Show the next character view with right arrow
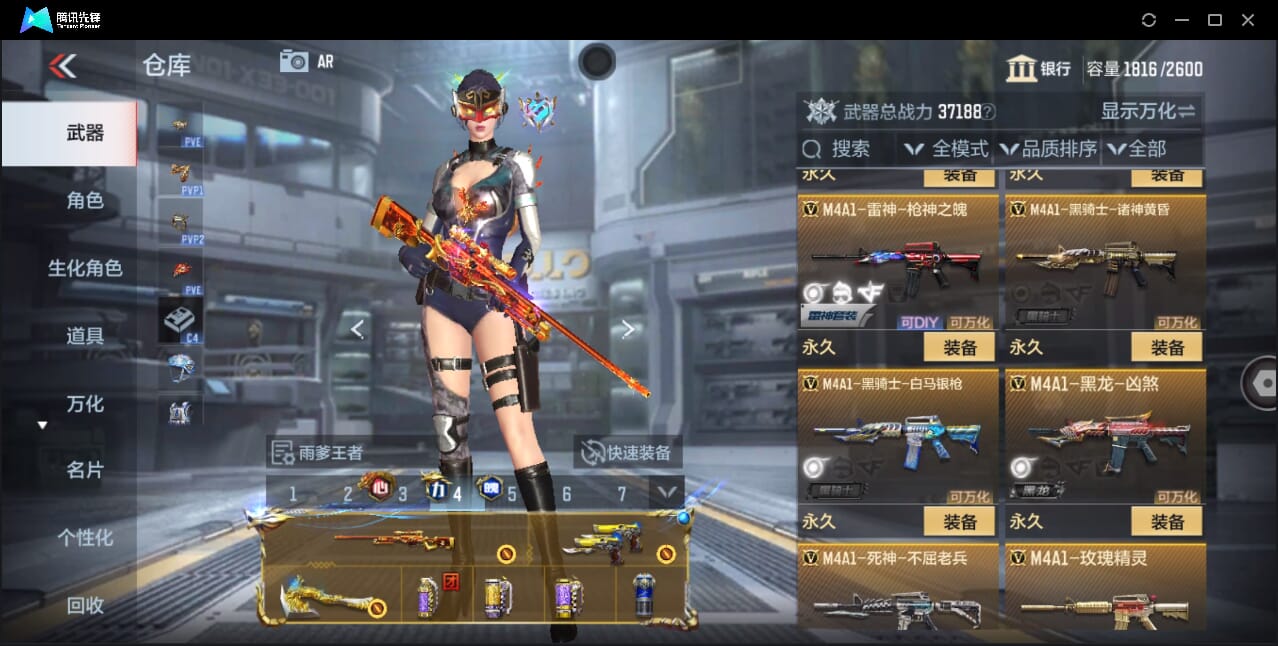Screen dimensions: 1278x646 627,329
